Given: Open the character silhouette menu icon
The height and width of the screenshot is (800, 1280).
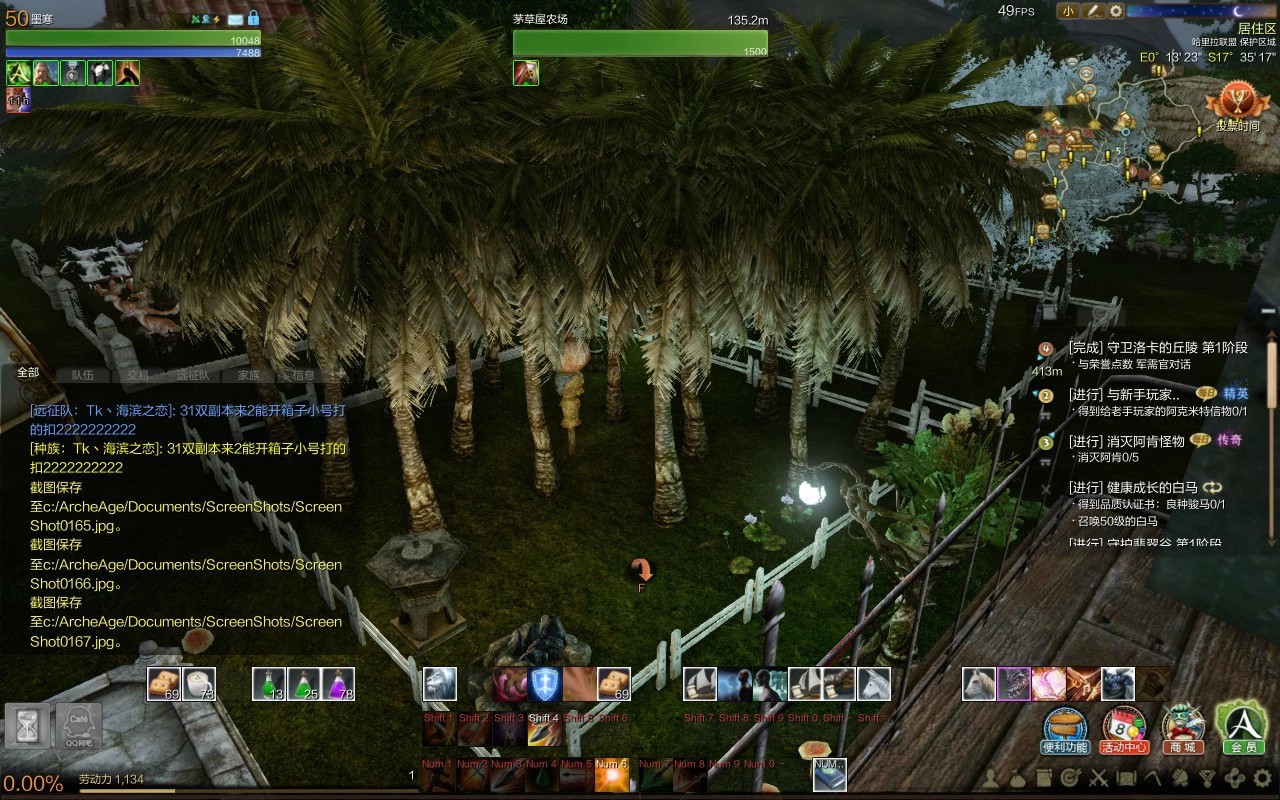Looking at the screenshot, I should [x=990, y=778].
